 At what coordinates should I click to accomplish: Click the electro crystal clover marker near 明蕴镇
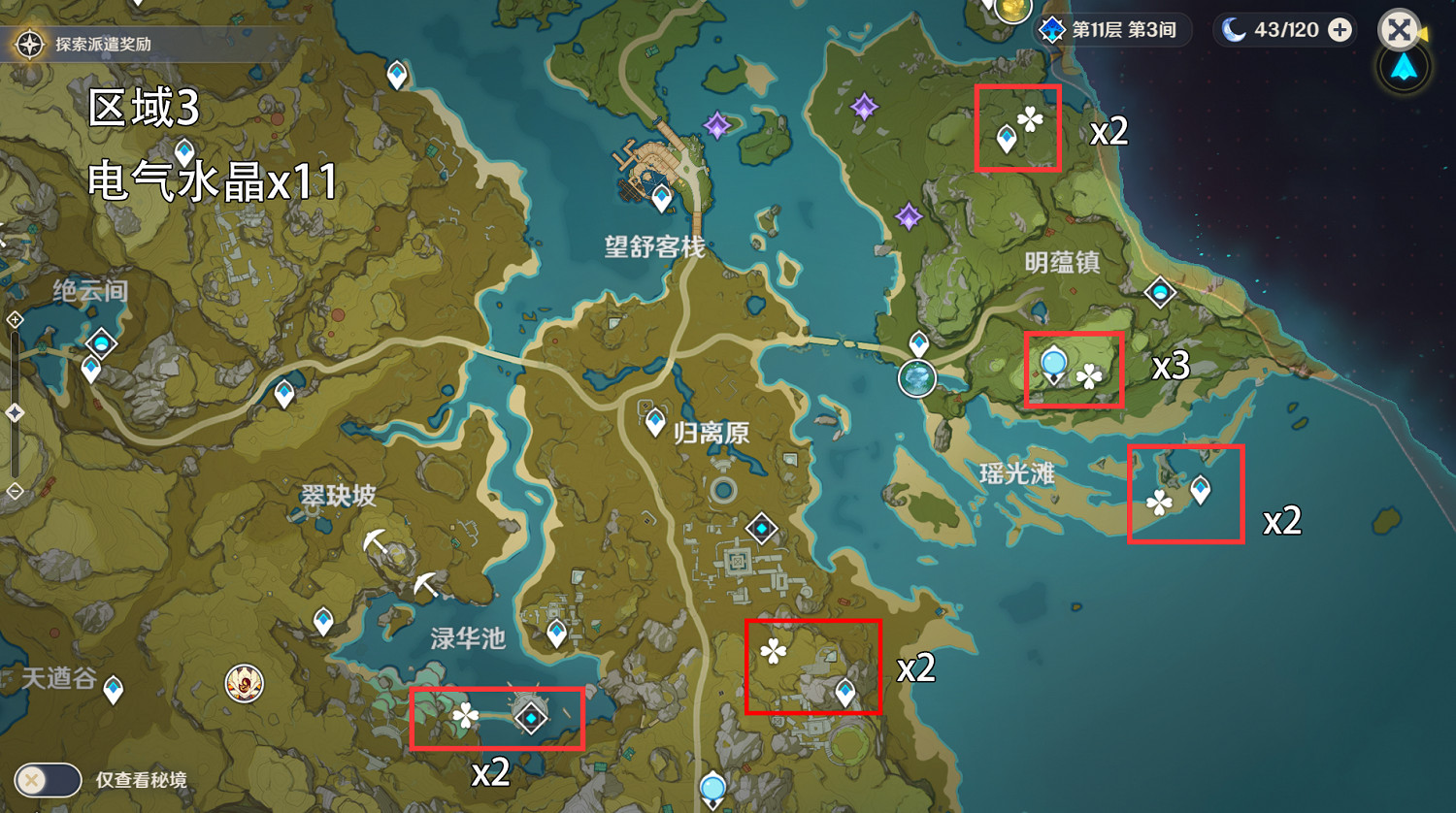[1088, 377]
